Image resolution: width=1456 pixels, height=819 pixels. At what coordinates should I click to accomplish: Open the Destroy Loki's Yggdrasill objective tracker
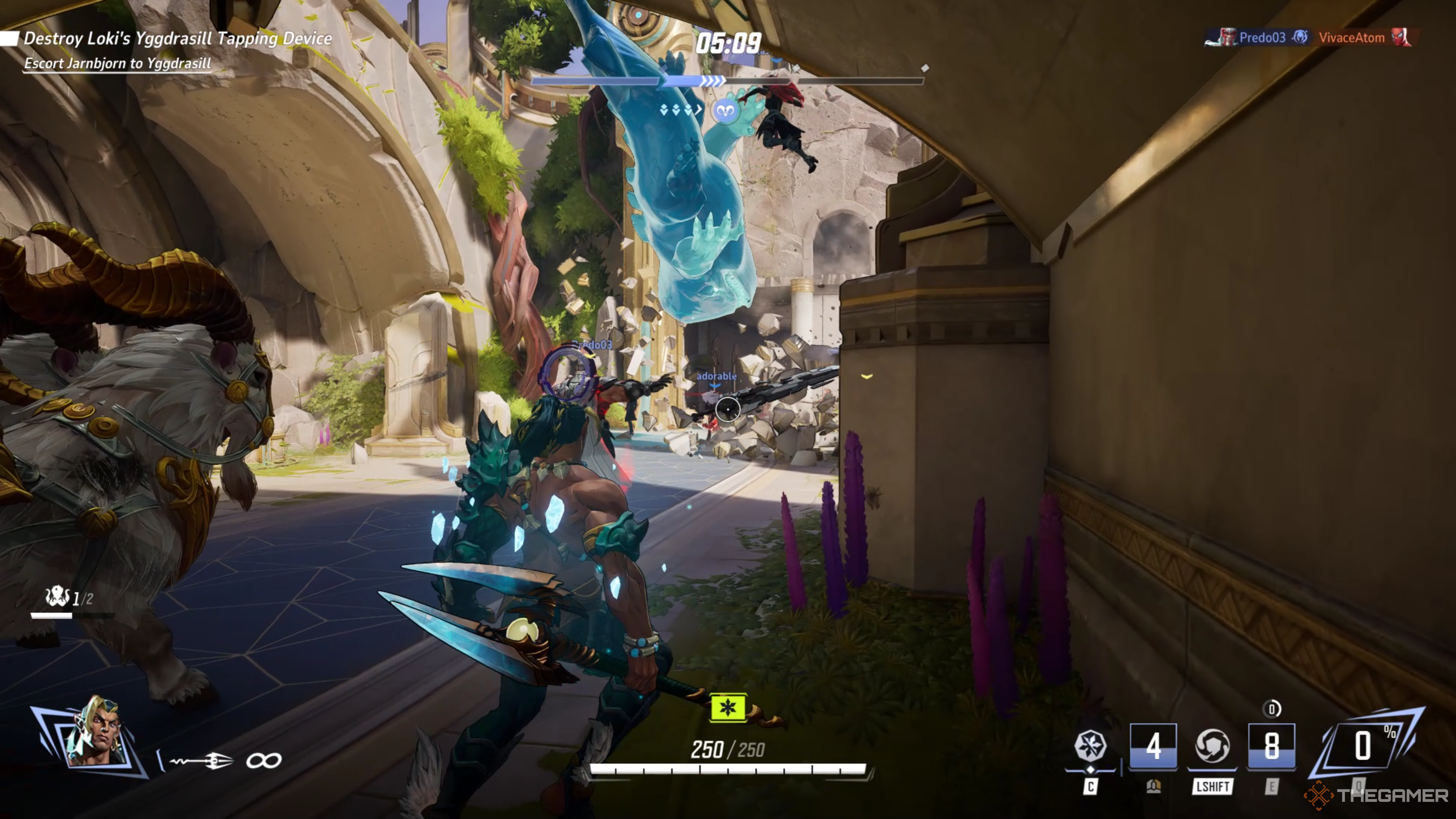coord(177,38)
